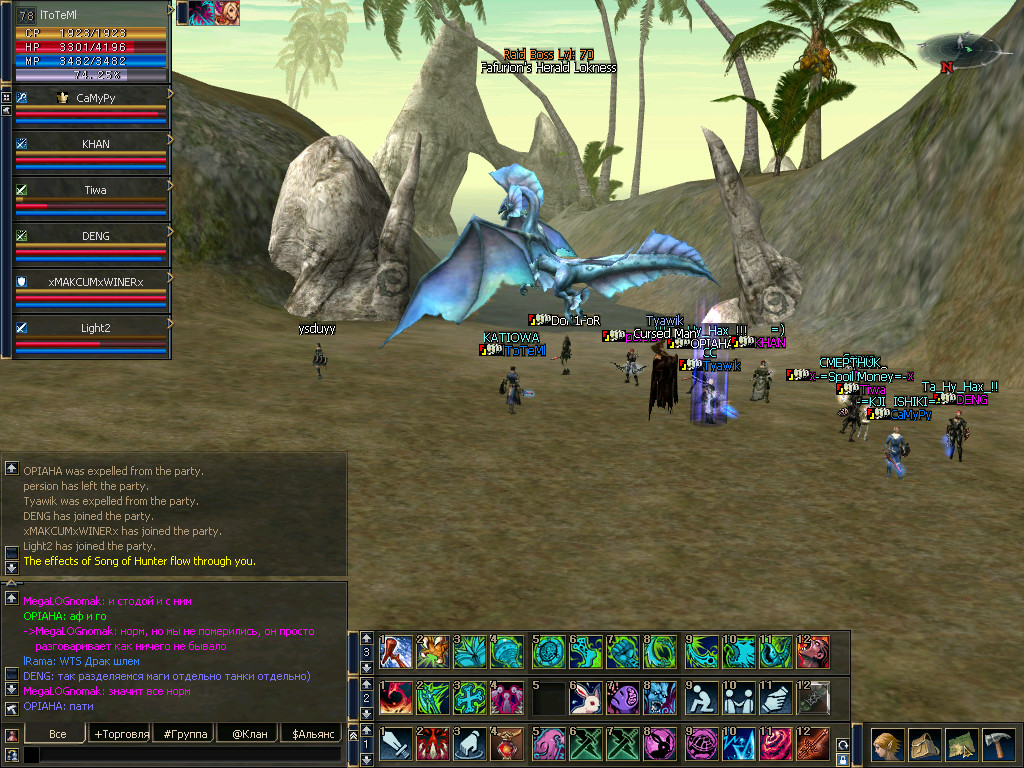
Task: Open the character status portrait button
Action: 887,745
